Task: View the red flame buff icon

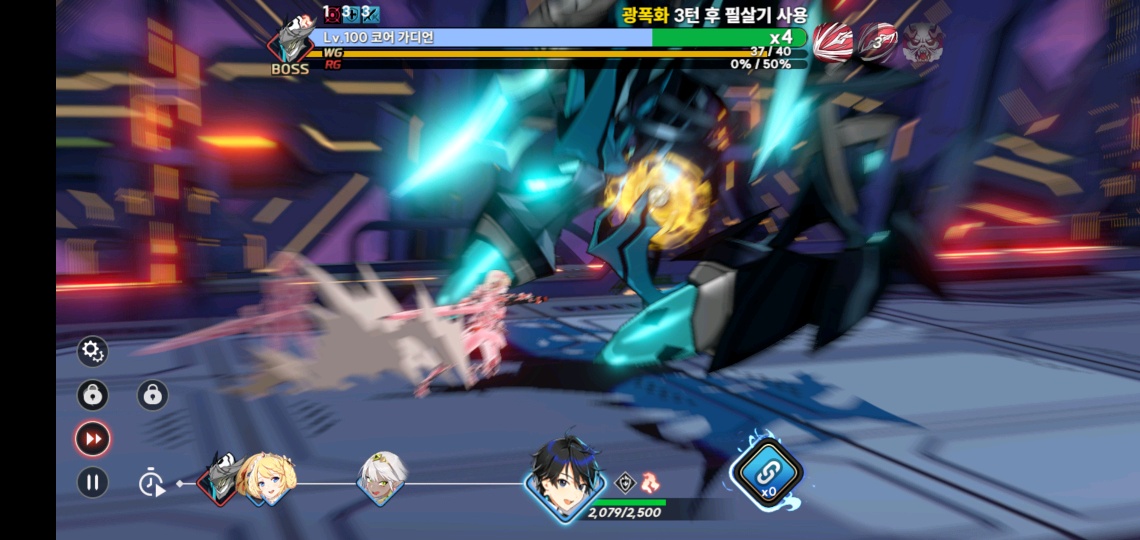Action: click(x=650, y=482)
